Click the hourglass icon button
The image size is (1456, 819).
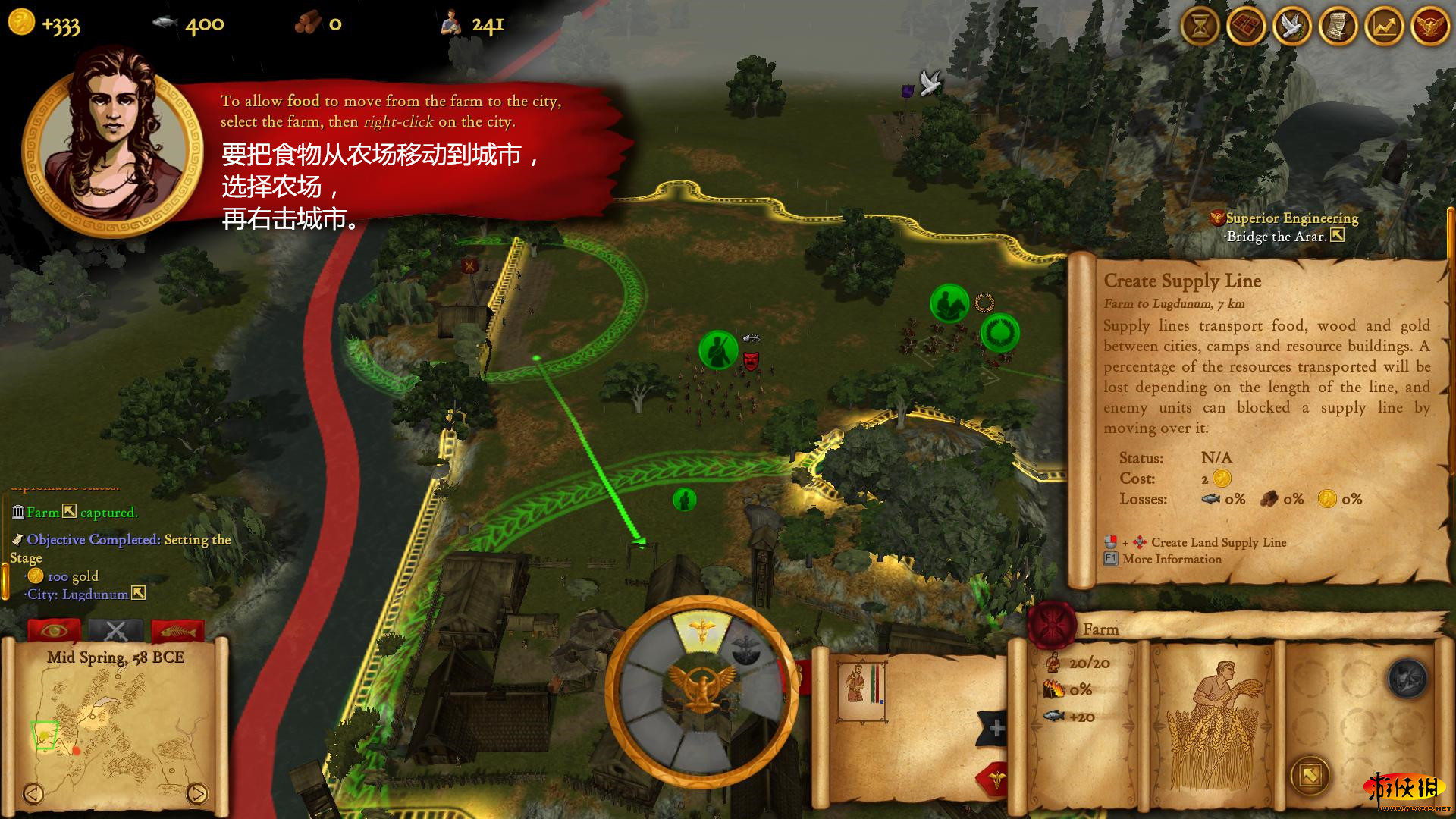coord(1200,27)
